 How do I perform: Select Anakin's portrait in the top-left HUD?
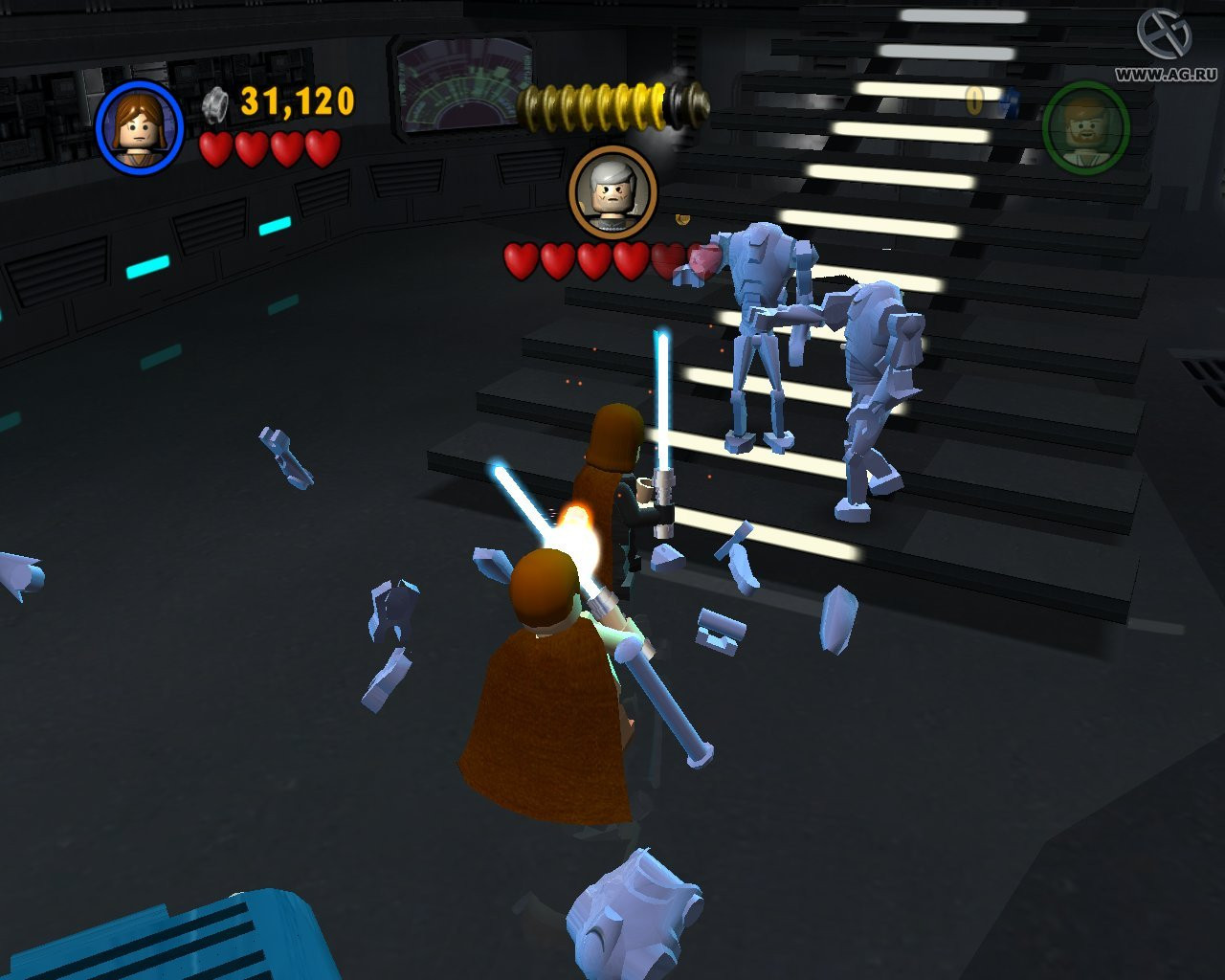tap(139, 130)
